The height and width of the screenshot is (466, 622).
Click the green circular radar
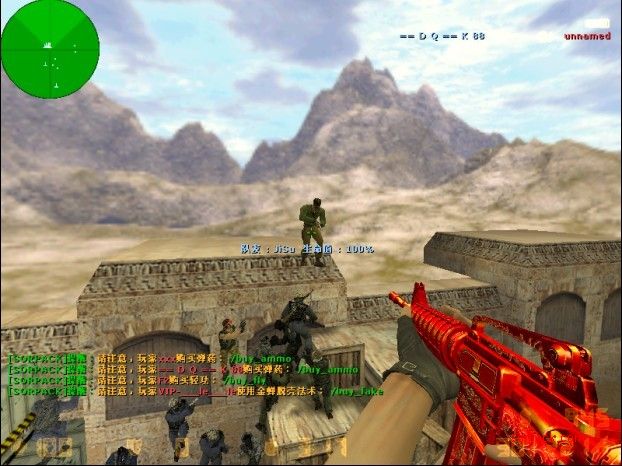pos(50,47)
